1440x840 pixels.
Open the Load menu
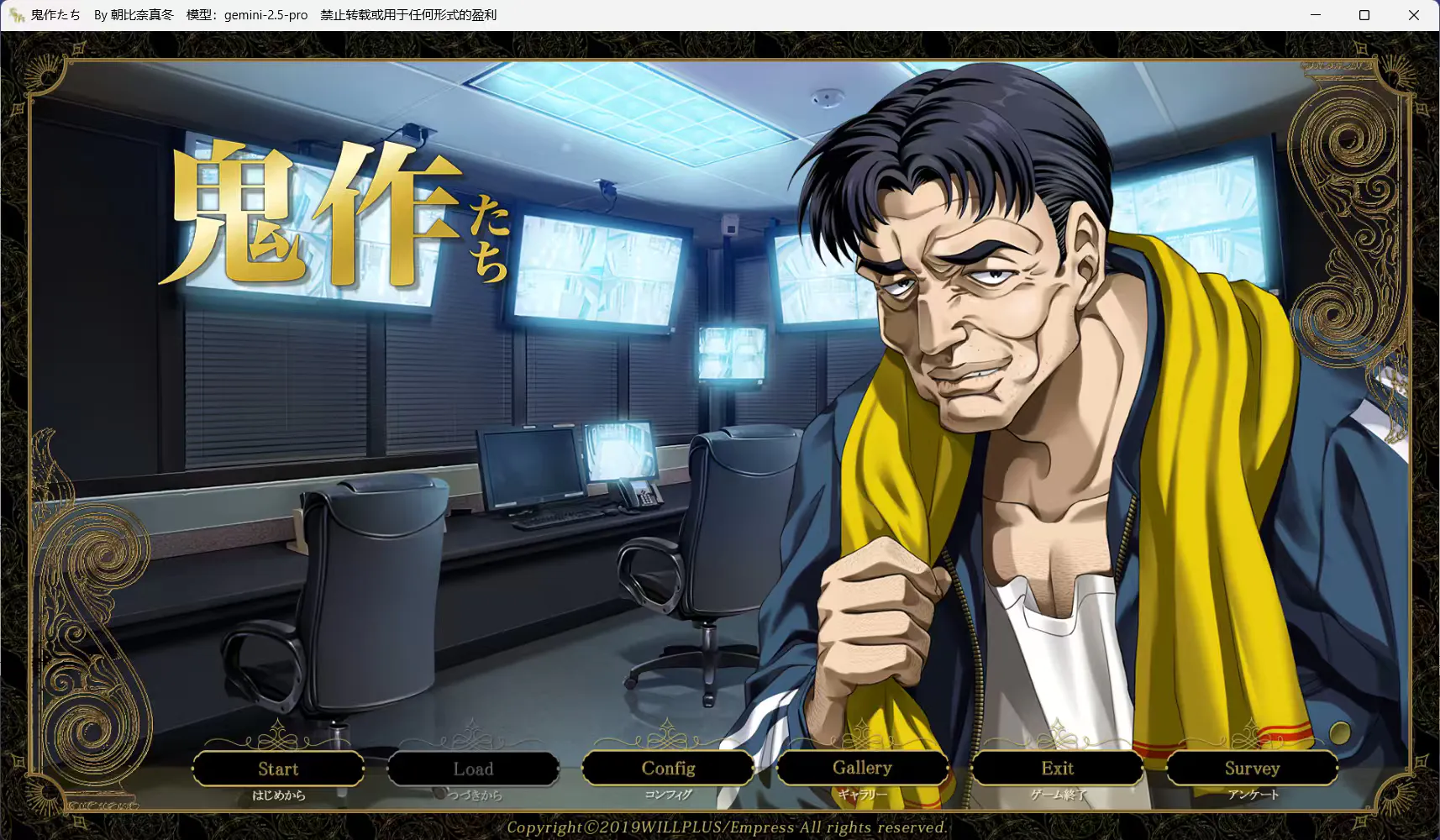473,769
